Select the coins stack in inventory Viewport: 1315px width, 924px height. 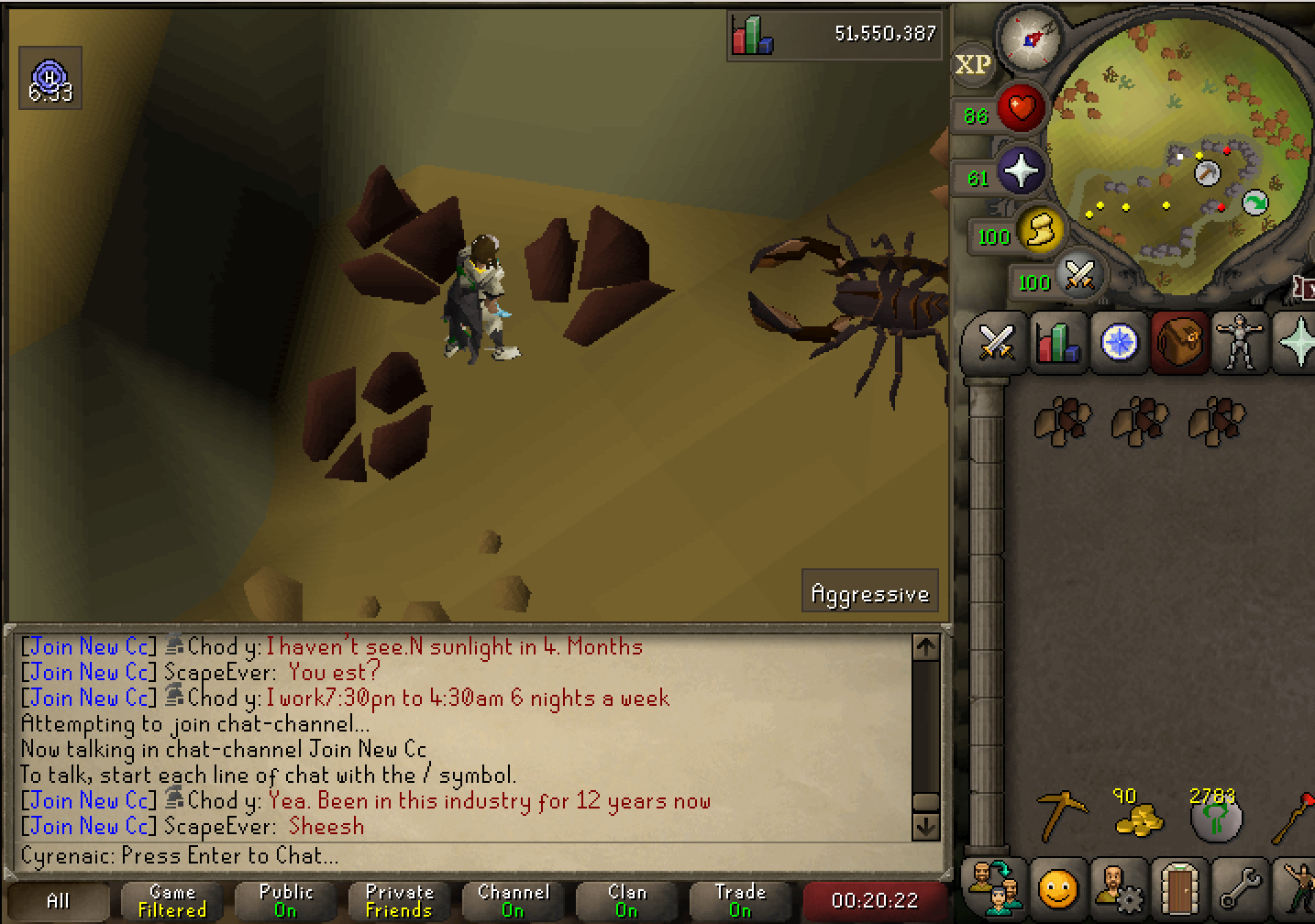[x=1137, y=813]
